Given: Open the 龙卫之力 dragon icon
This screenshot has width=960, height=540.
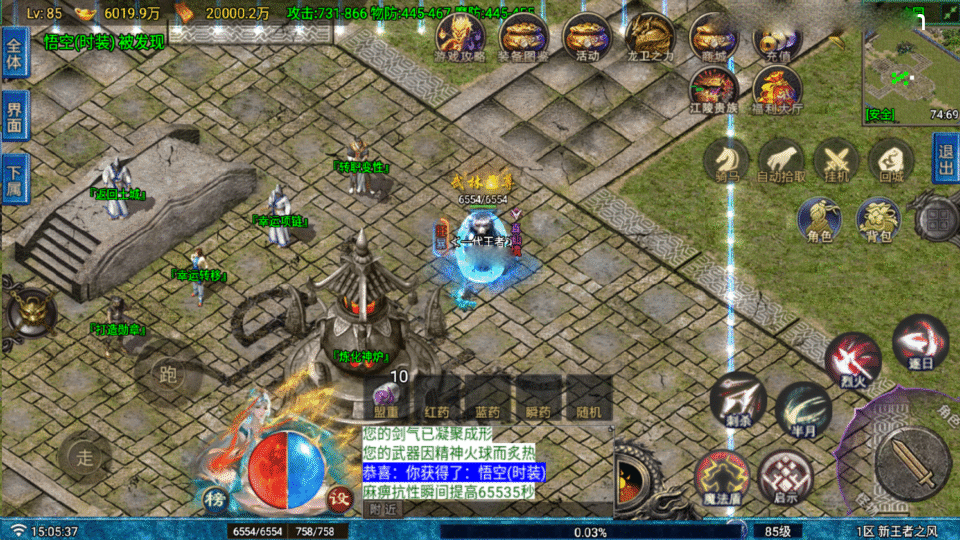Looking at the screenshot, I should [x=650, y=36].
